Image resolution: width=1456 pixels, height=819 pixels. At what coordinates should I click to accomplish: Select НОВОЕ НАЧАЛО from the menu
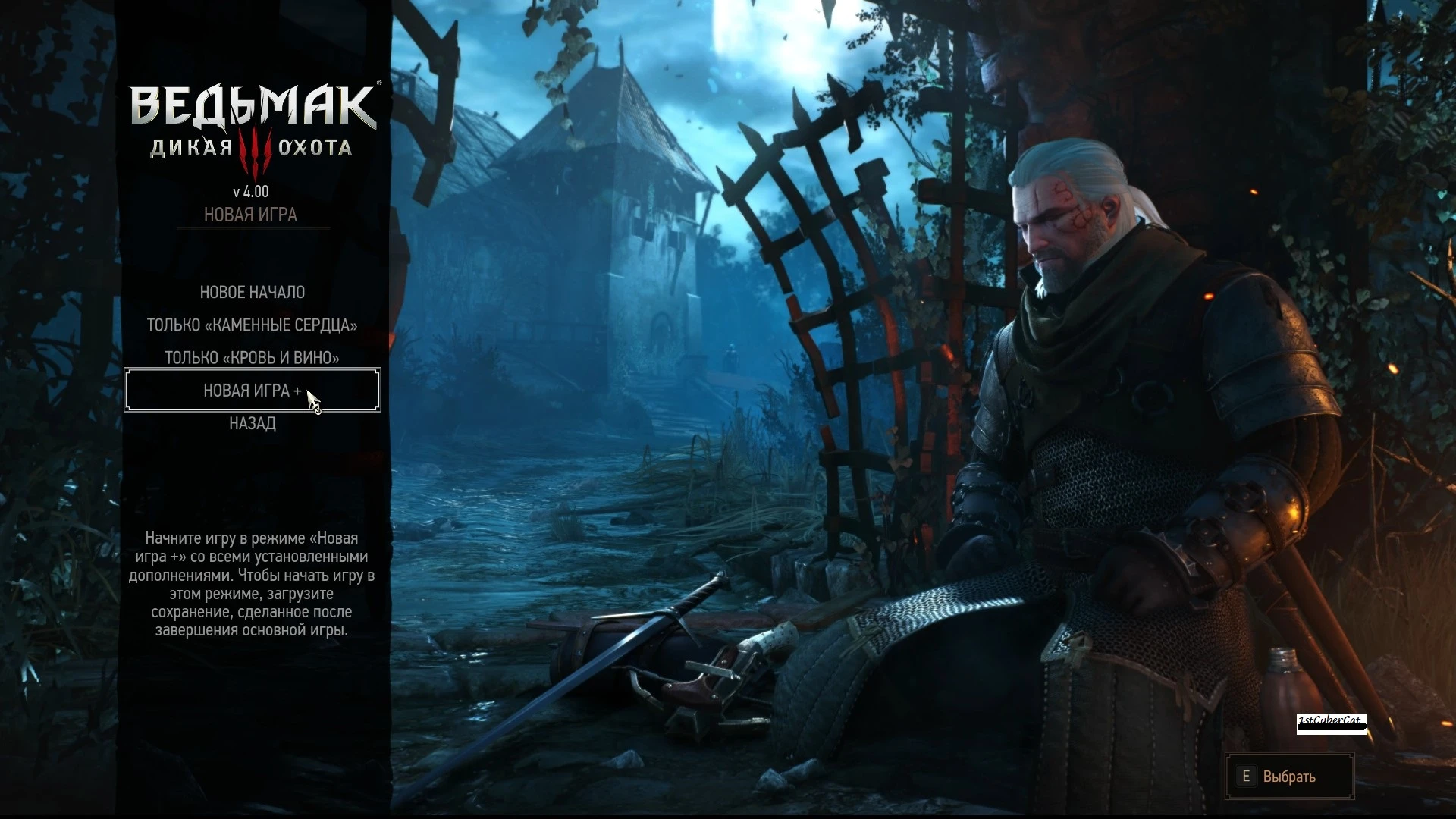tap(252, 292)
